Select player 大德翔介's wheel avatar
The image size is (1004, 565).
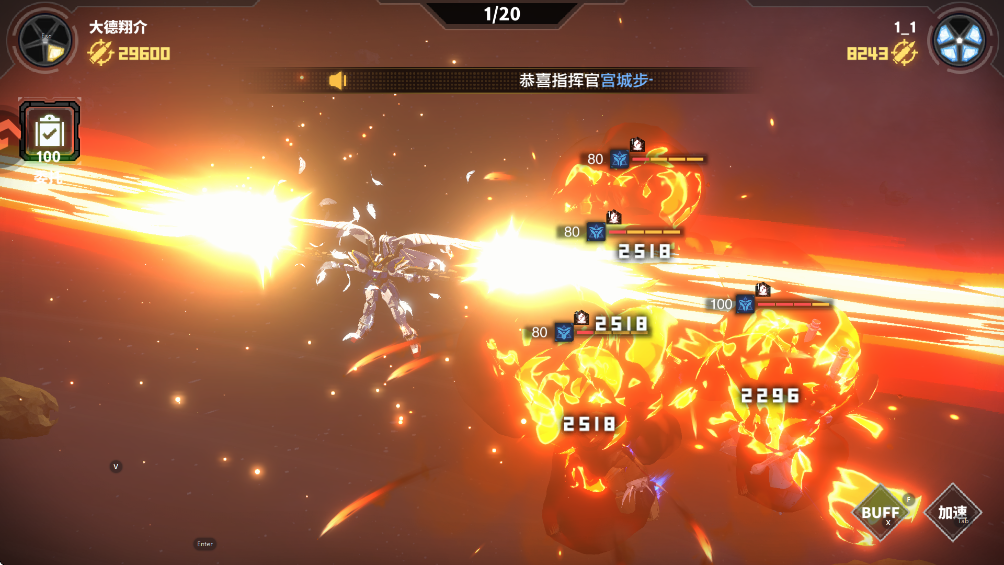46,41
